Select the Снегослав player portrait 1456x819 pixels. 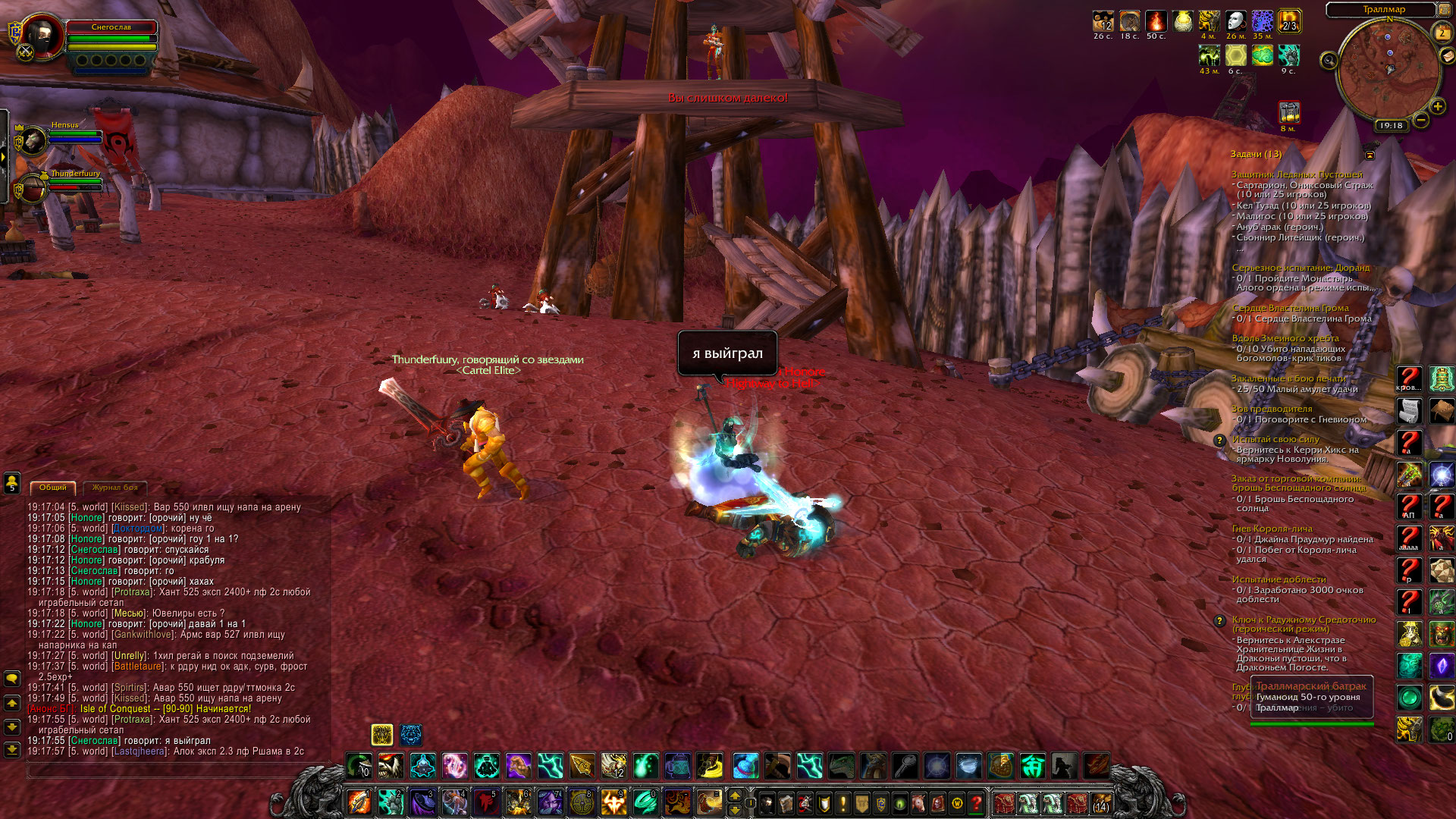(42, 36)
